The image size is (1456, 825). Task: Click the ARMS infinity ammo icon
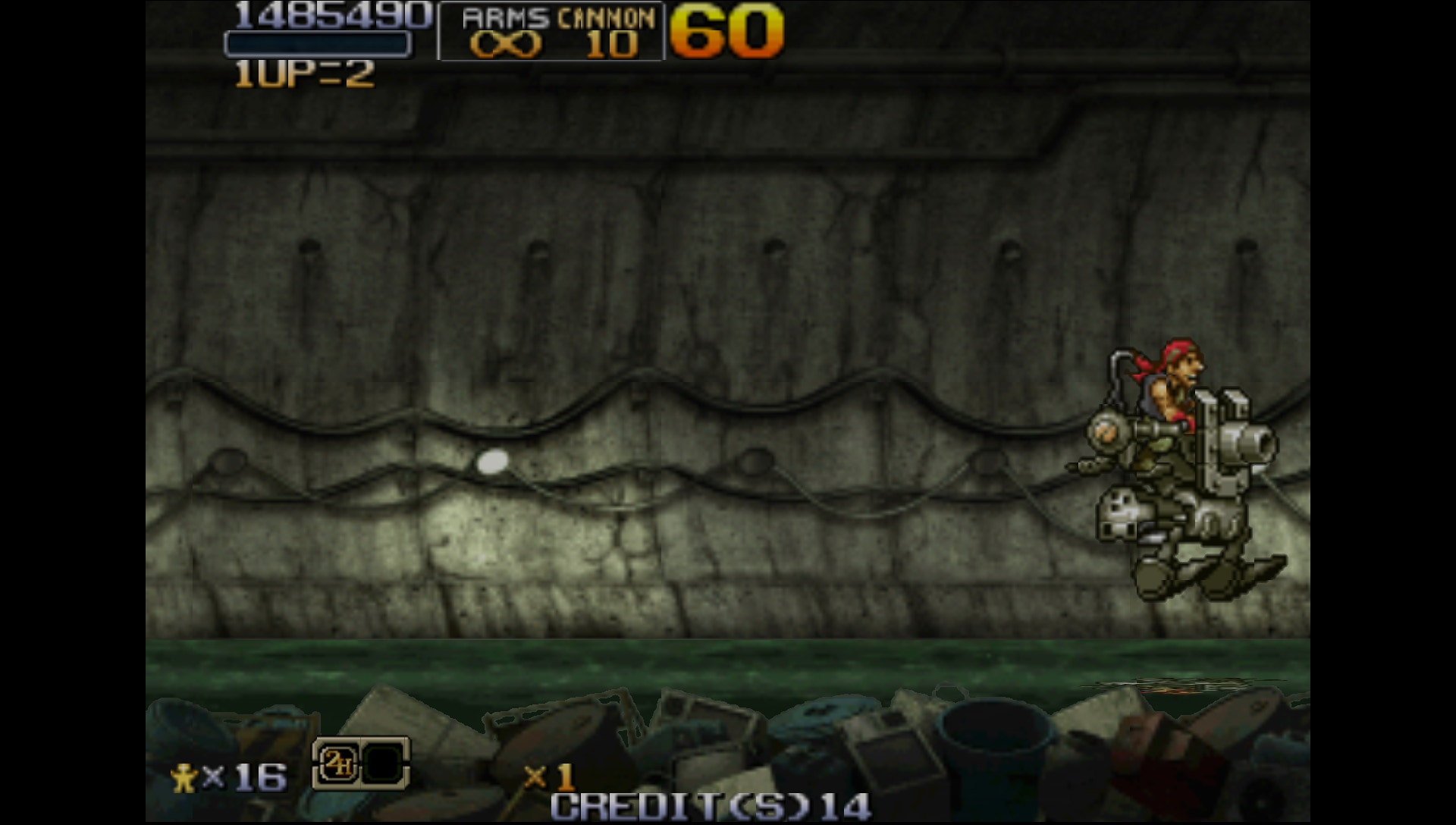[x=507, y=47]
